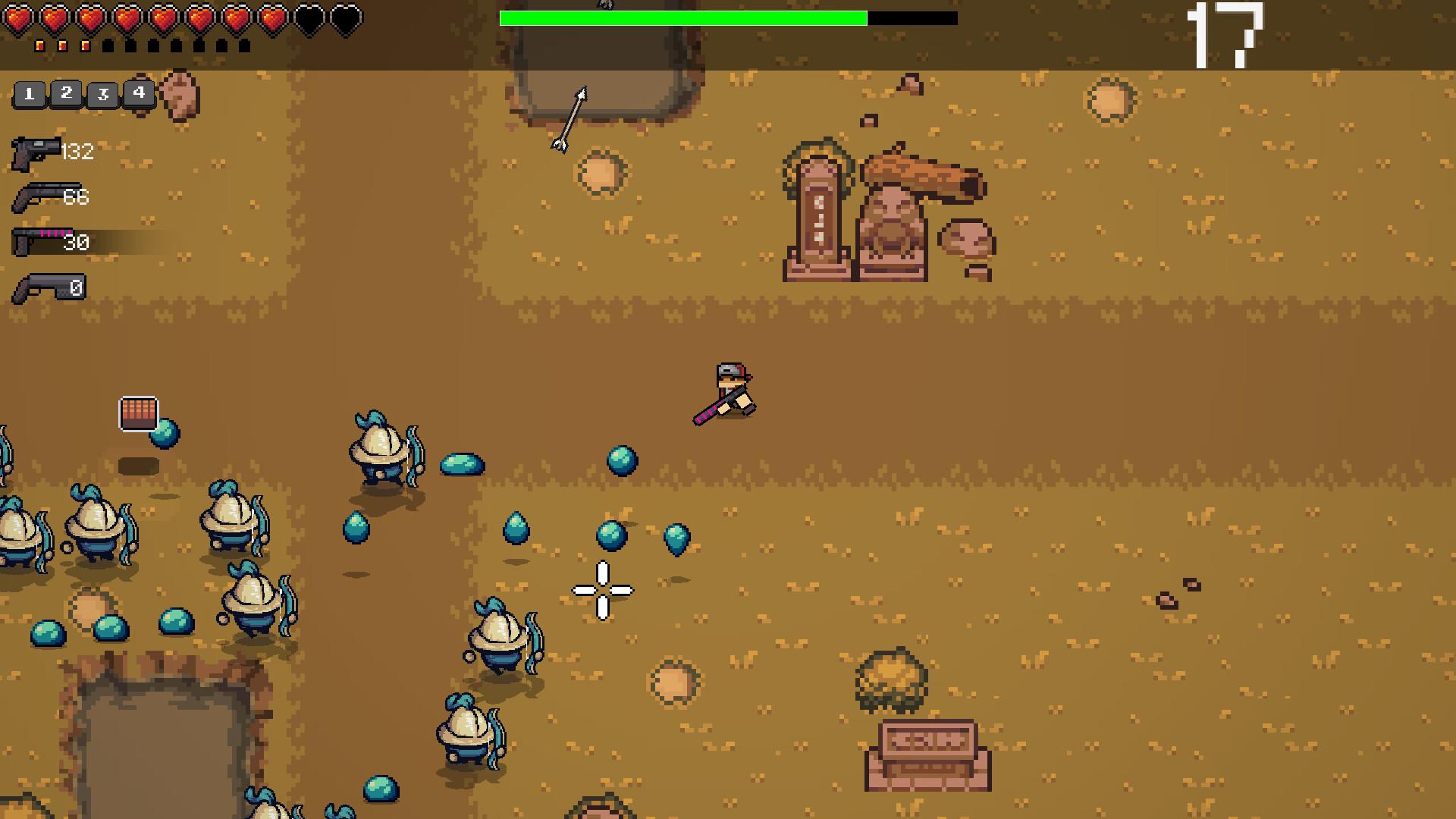
Task: Click the first red heart in the health bar
Action: [17, 17]
